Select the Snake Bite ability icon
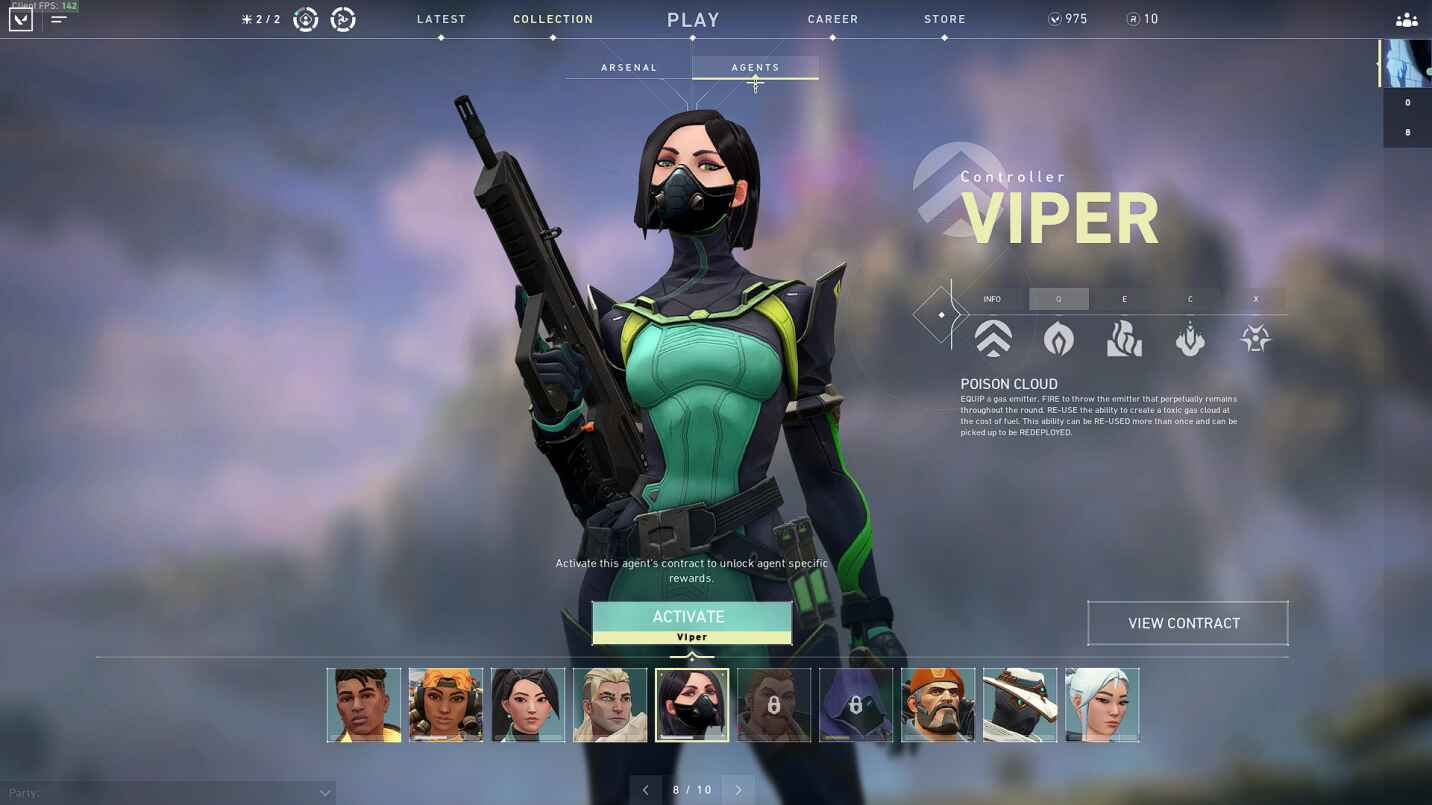 click(1190, 338)
